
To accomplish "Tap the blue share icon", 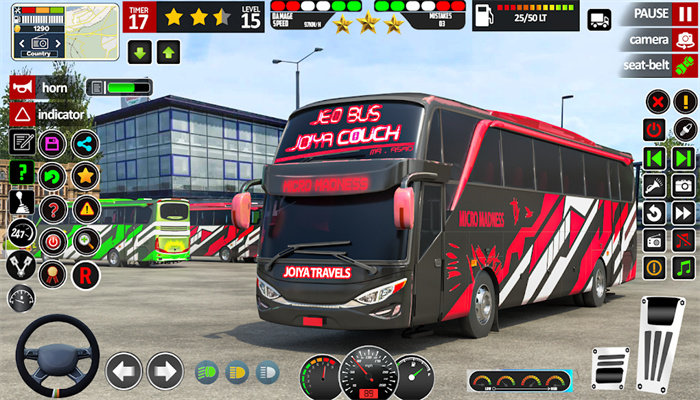I will pyautogui.click(x=85, y=143).
